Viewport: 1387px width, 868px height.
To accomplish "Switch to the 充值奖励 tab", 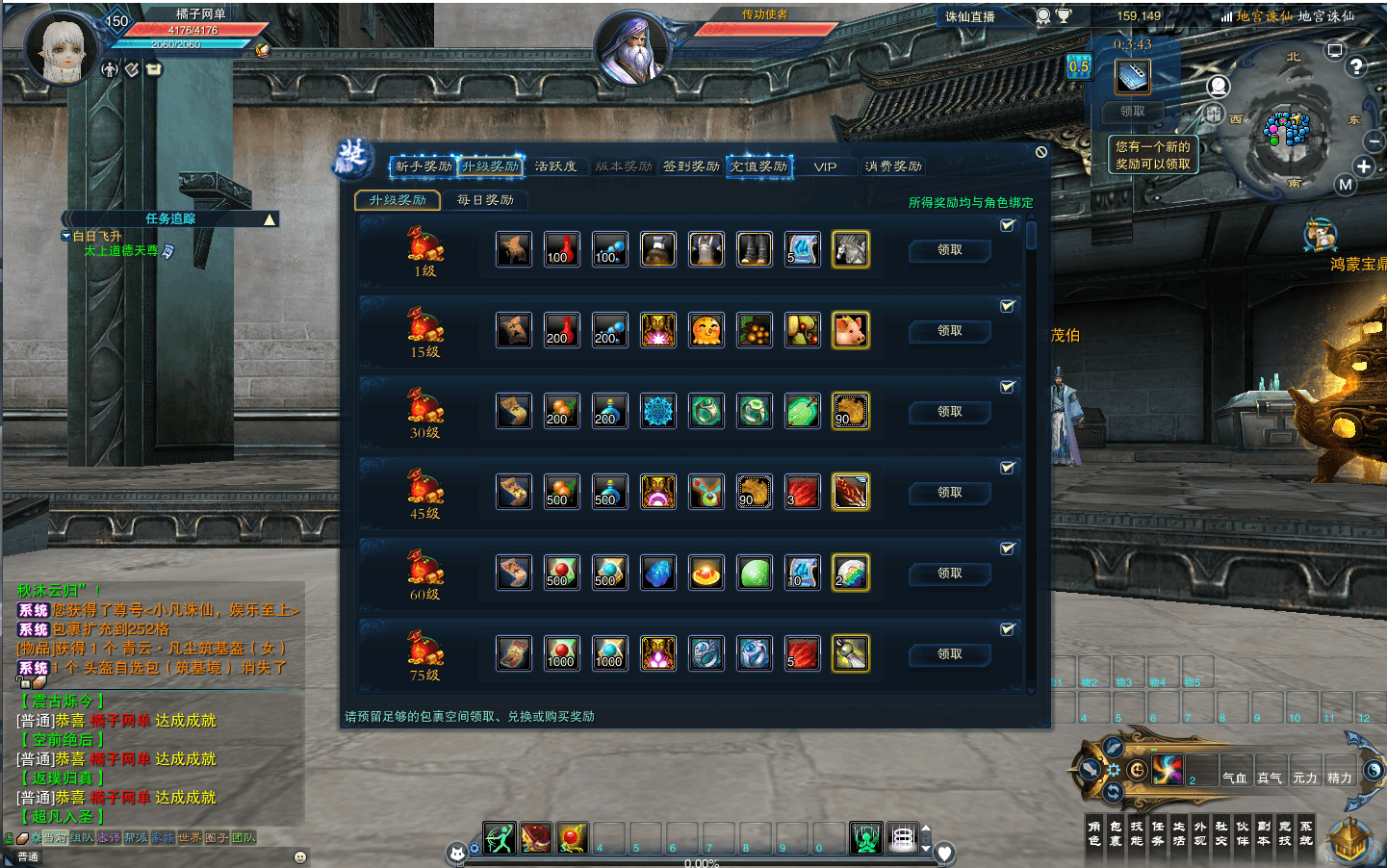I will point(758,166).
